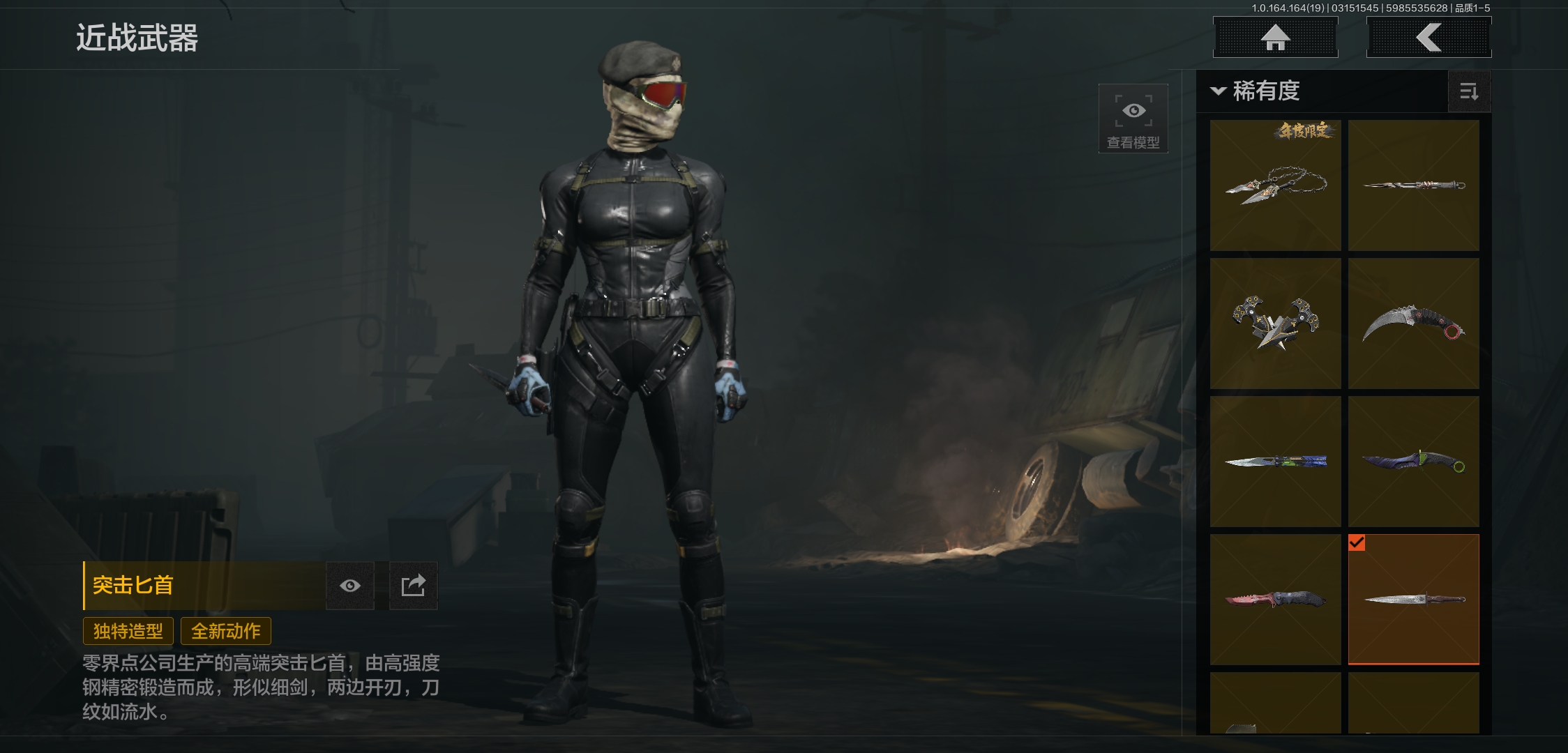Screen dimensions: 1568x753
Task: Select the twin push daggers skin
Action: [x=1275, y=324]
